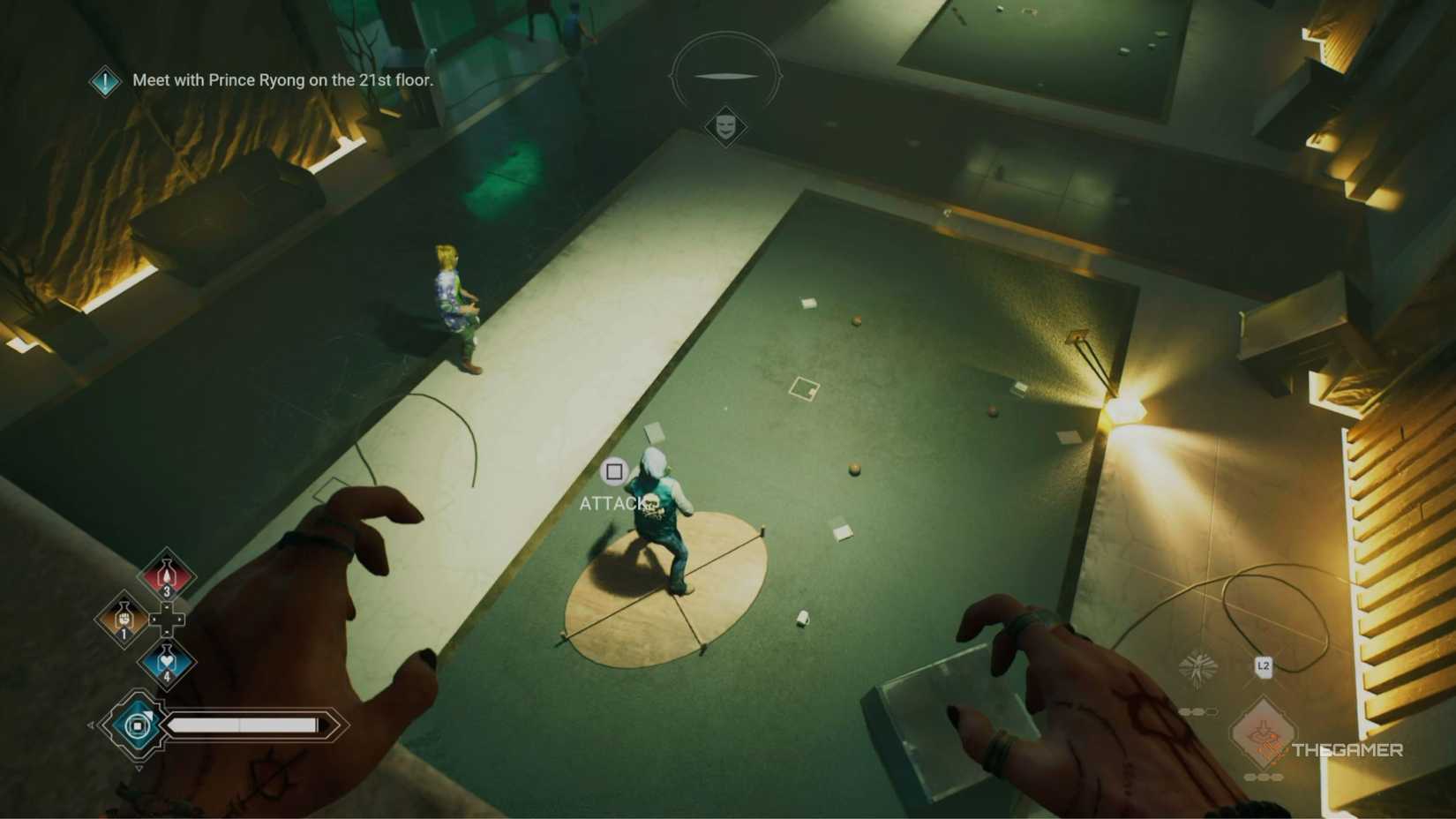Expand the left arrow of the consumable quick-select bar
1456x819 pixels.
[91, 725]
